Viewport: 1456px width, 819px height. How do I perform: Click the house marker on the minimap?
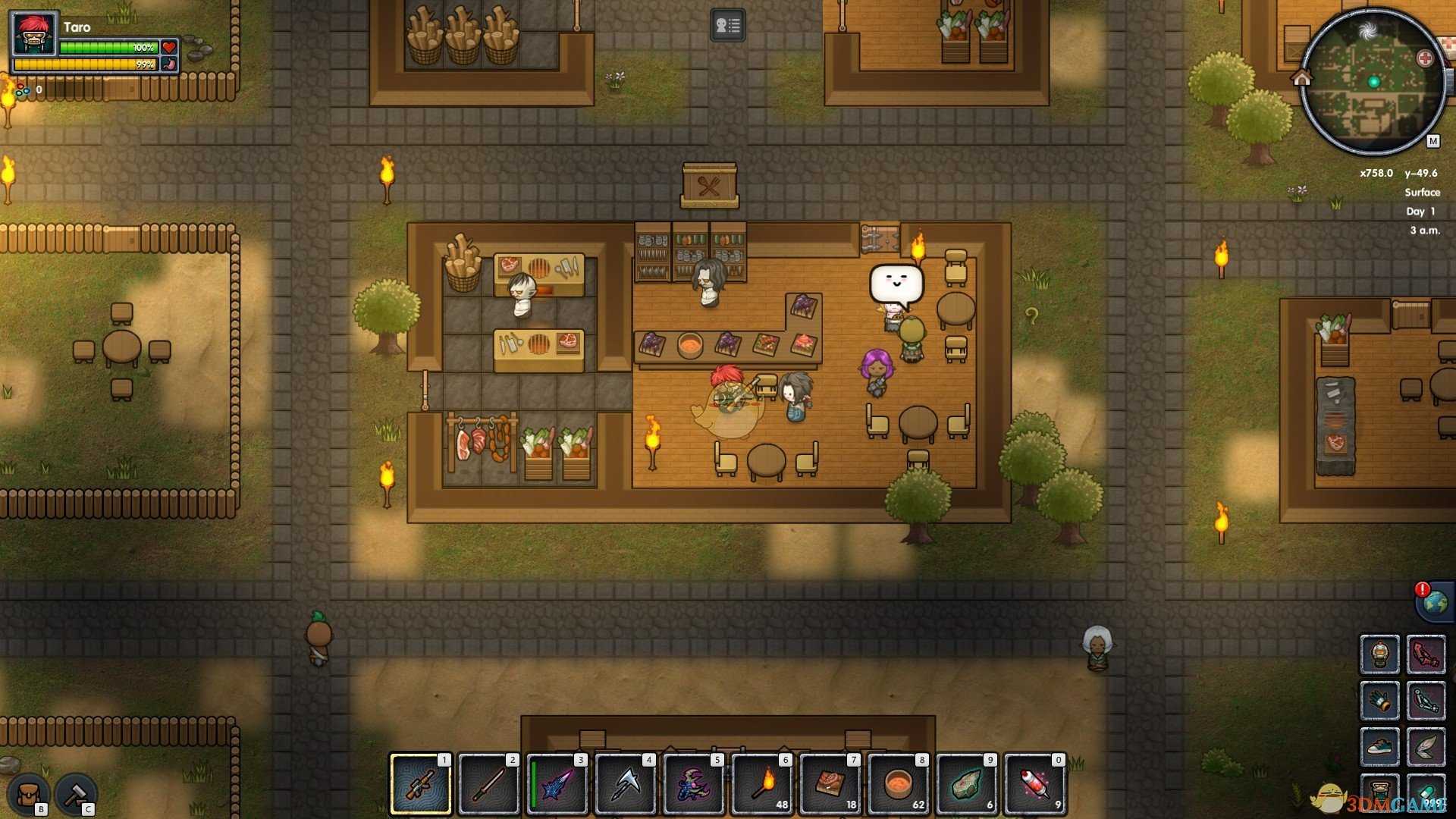1301,77
